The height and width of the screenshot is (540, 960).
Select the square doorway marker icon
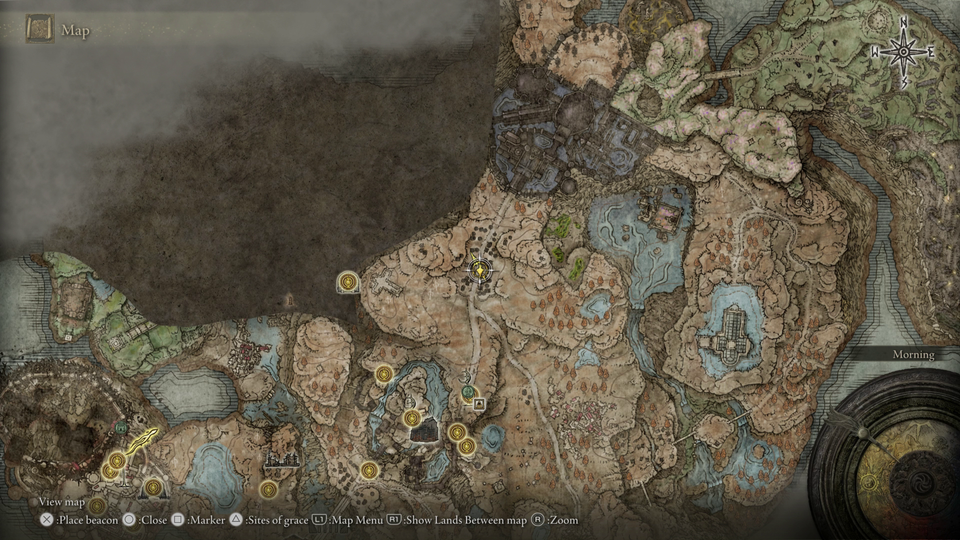point(480,404)
